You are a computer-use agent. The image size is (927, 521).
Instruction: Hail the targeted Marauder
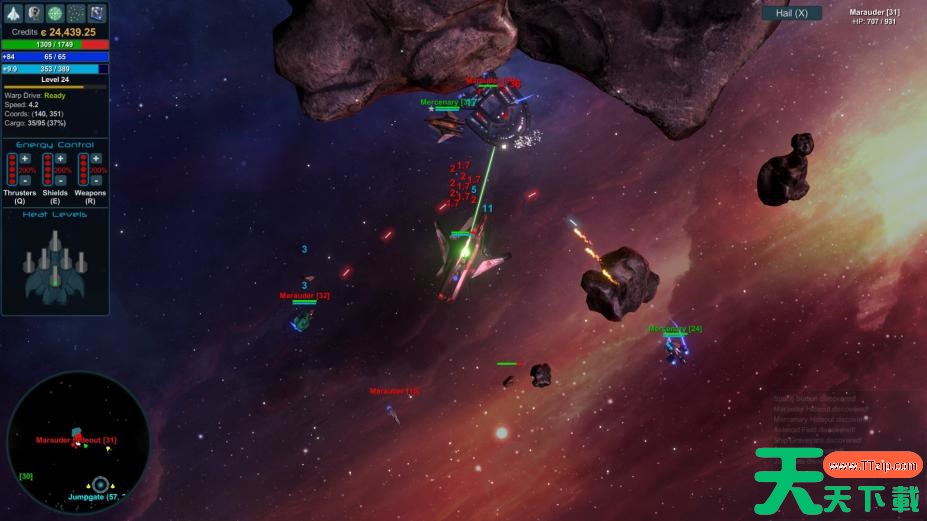tap(791, 13)
